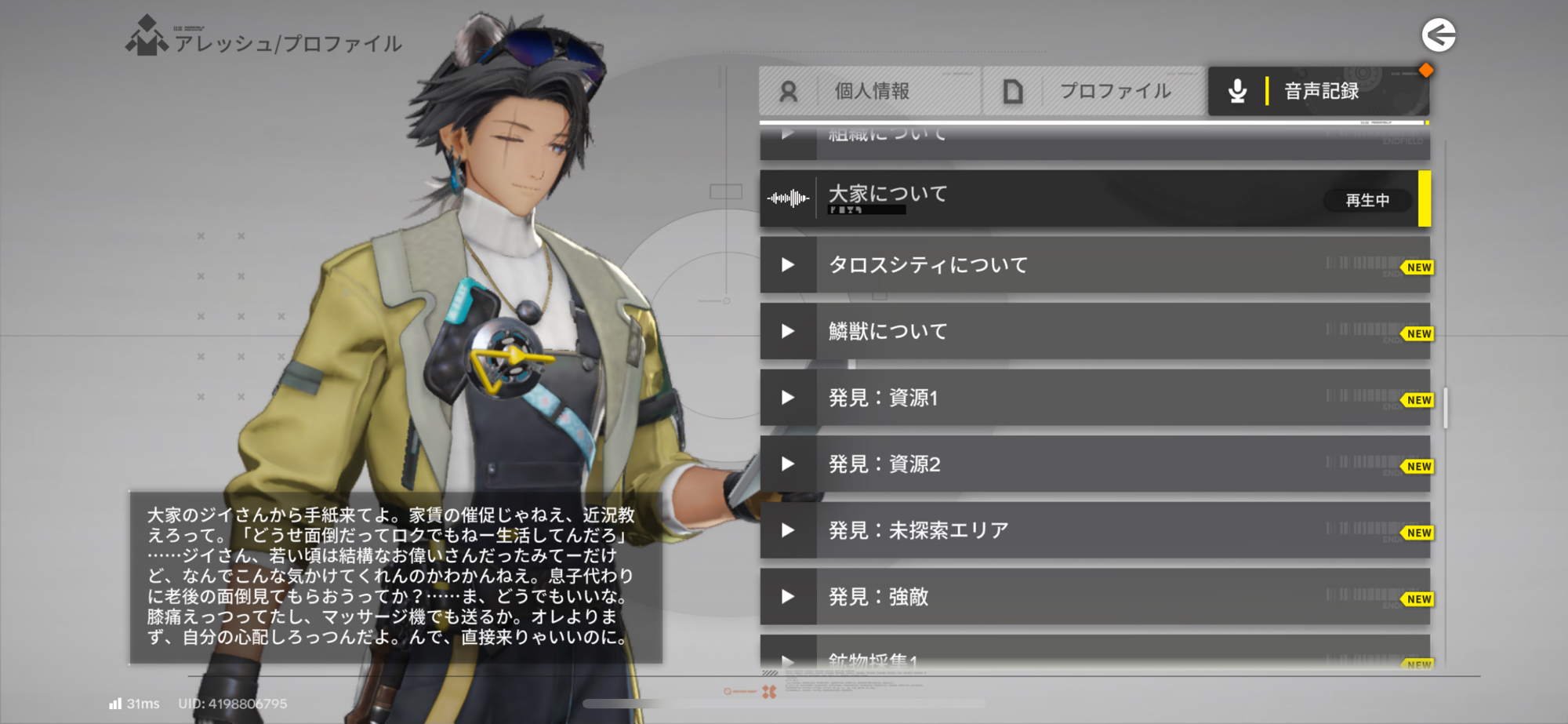
Task: Go back with the arrow button
Action: 1439,35
